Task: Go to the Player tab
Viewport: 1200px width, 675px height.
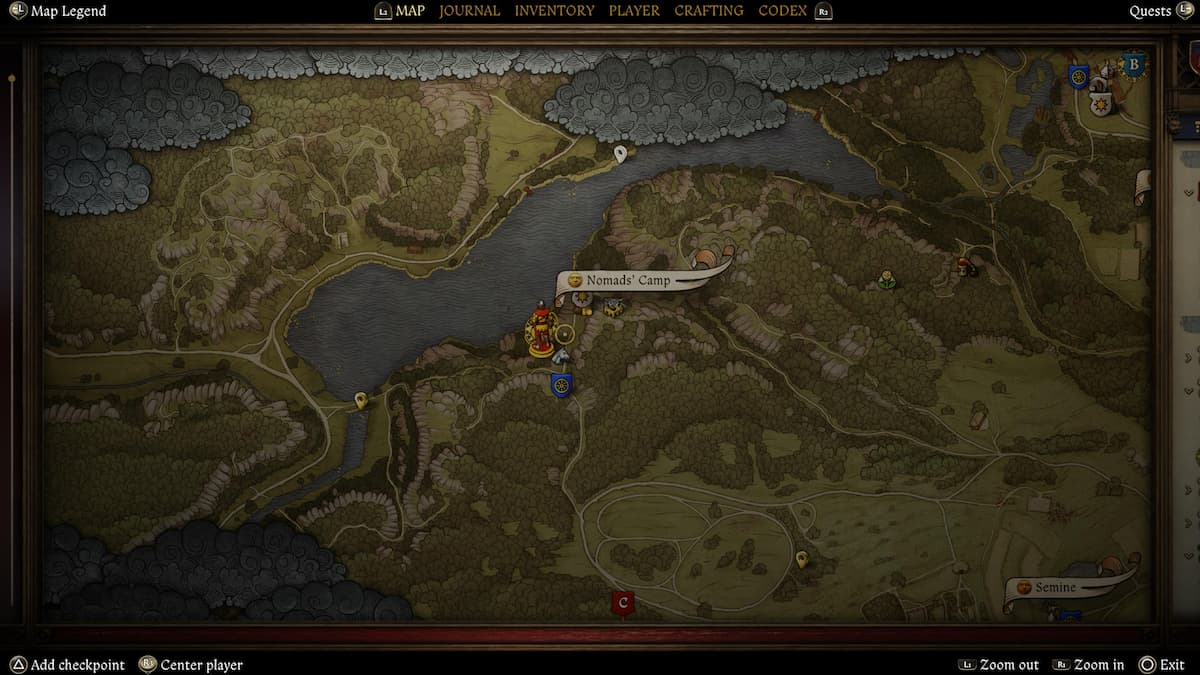Action: tap(634, 11)
